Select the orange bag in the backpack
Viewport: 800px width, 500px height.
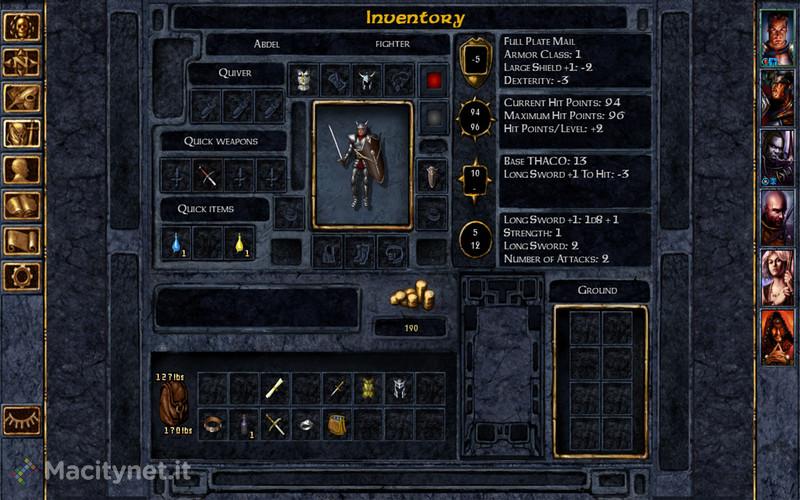pos(338,424)
